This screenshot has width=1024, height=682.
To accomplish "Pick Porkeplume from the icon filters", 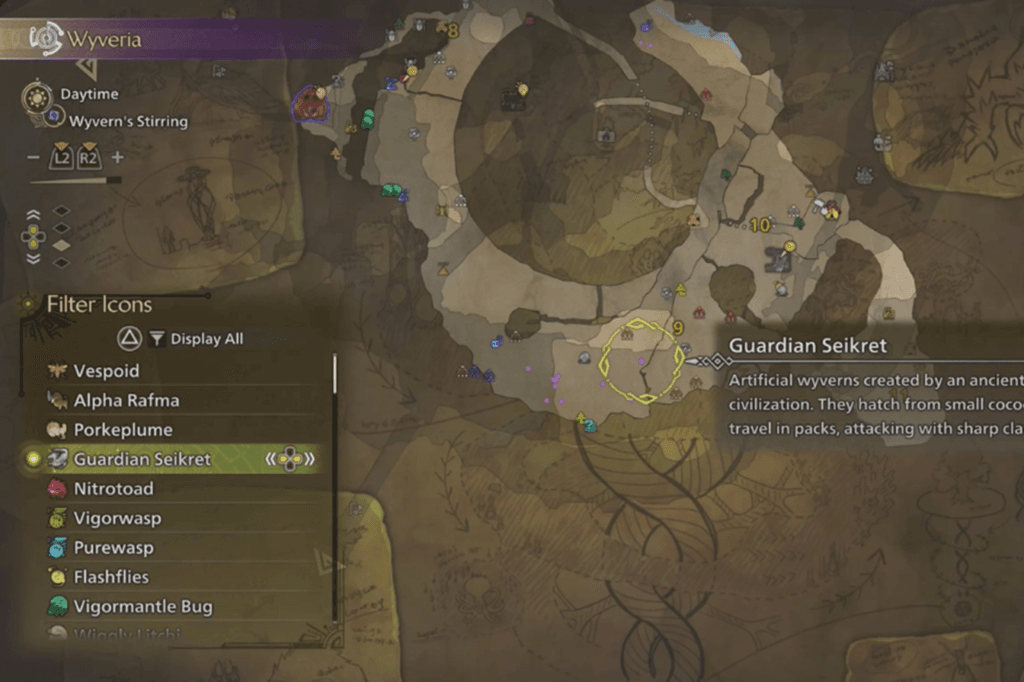I will pyautogui.click(x=122, y=430).
